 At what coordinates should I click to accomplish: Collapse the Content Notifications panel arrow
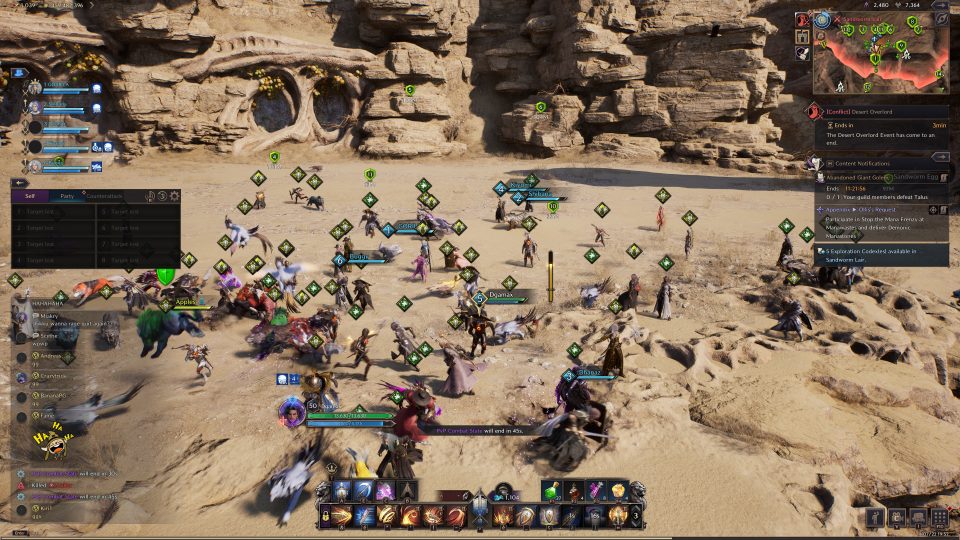point(940,157)
